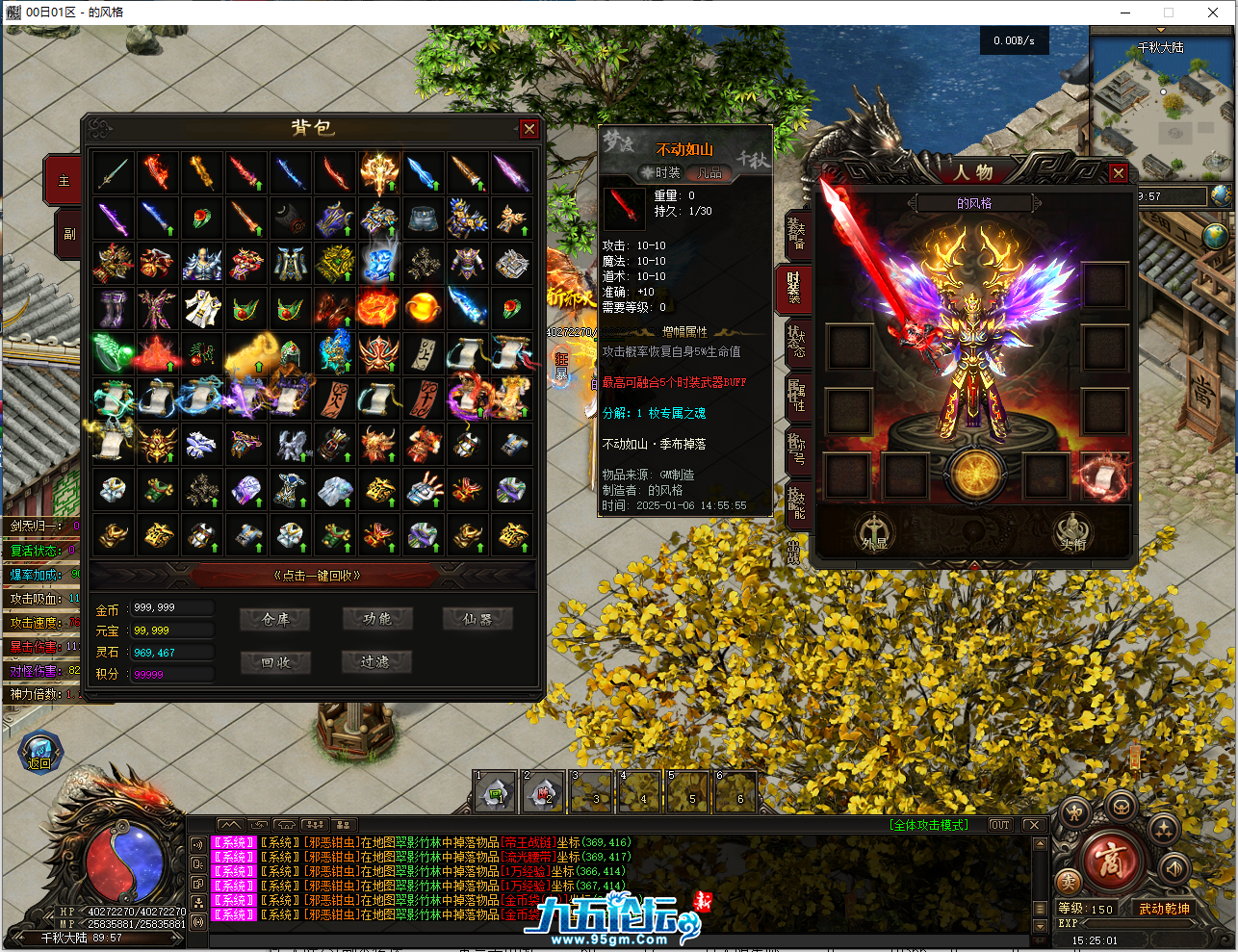The height and width of the screenshot is (952, 1238).
Task: Open the 属性 attributes tab
Action: pos(796,397)
